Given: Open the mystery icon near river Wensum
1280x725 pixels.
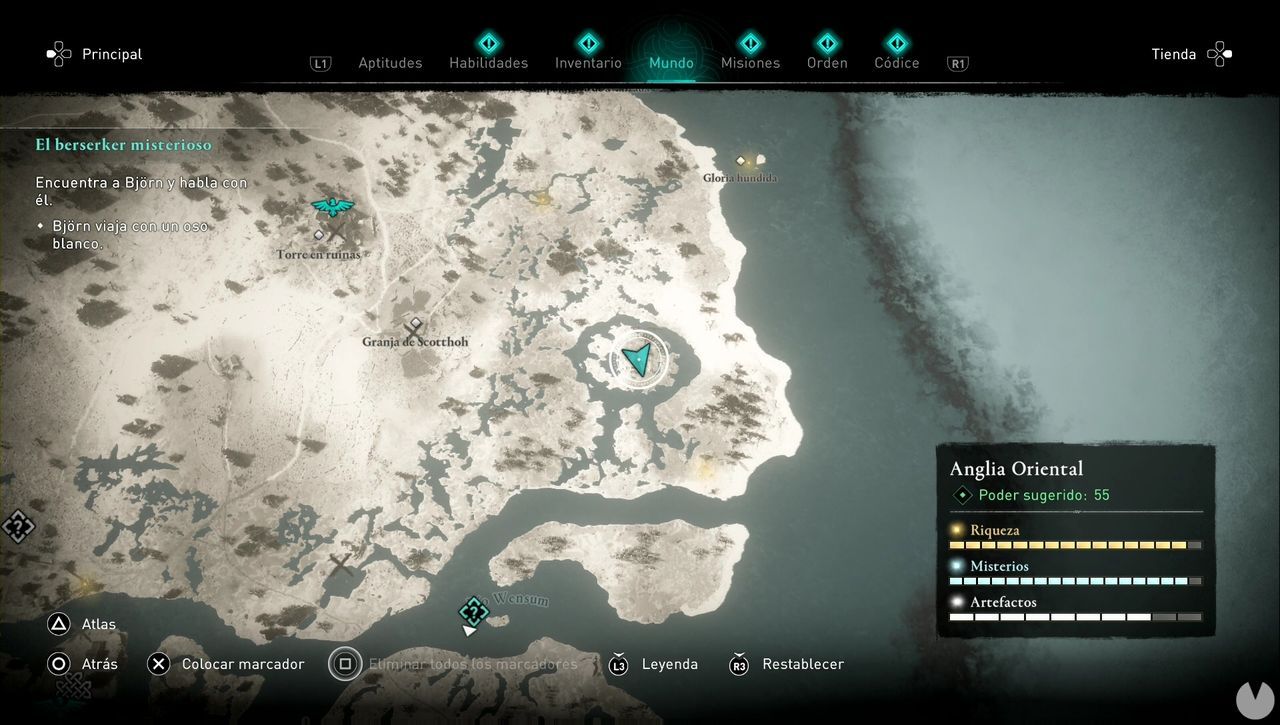Looking at the screenshot, I should 472,610.
